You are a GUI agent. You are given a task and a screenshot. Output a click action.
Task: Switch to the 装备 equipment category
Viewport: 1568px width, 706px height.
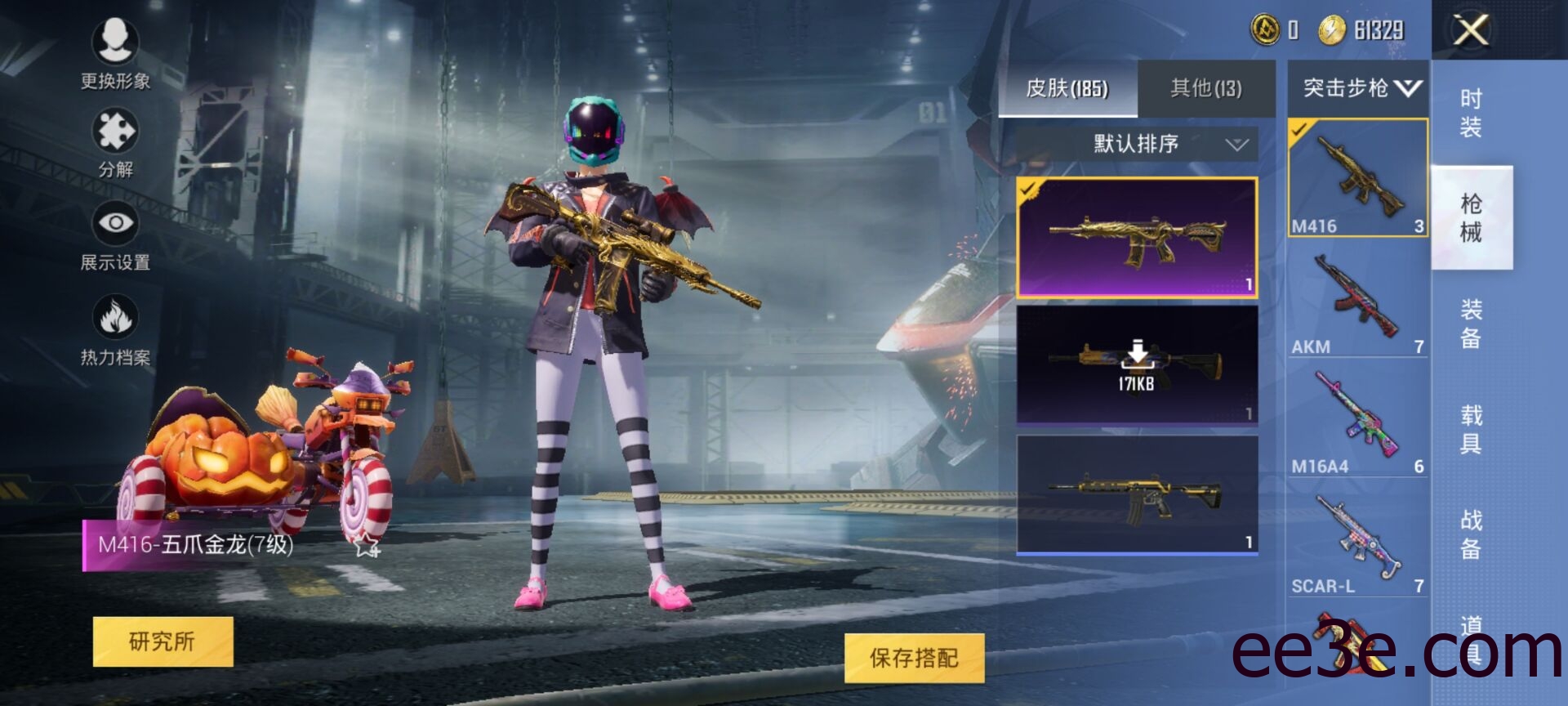pyautogui.click(x=1470, y=323)
